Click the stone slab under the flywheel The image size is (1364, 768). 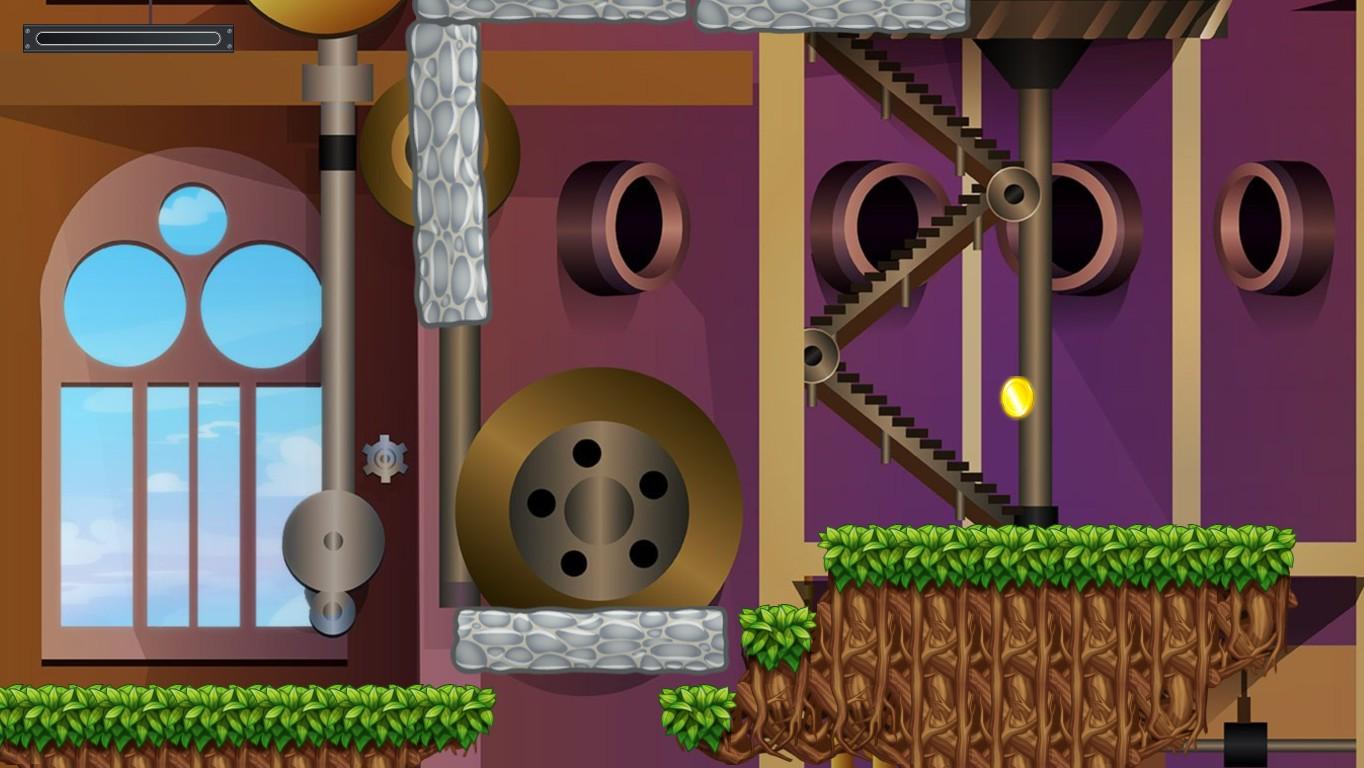590,637
